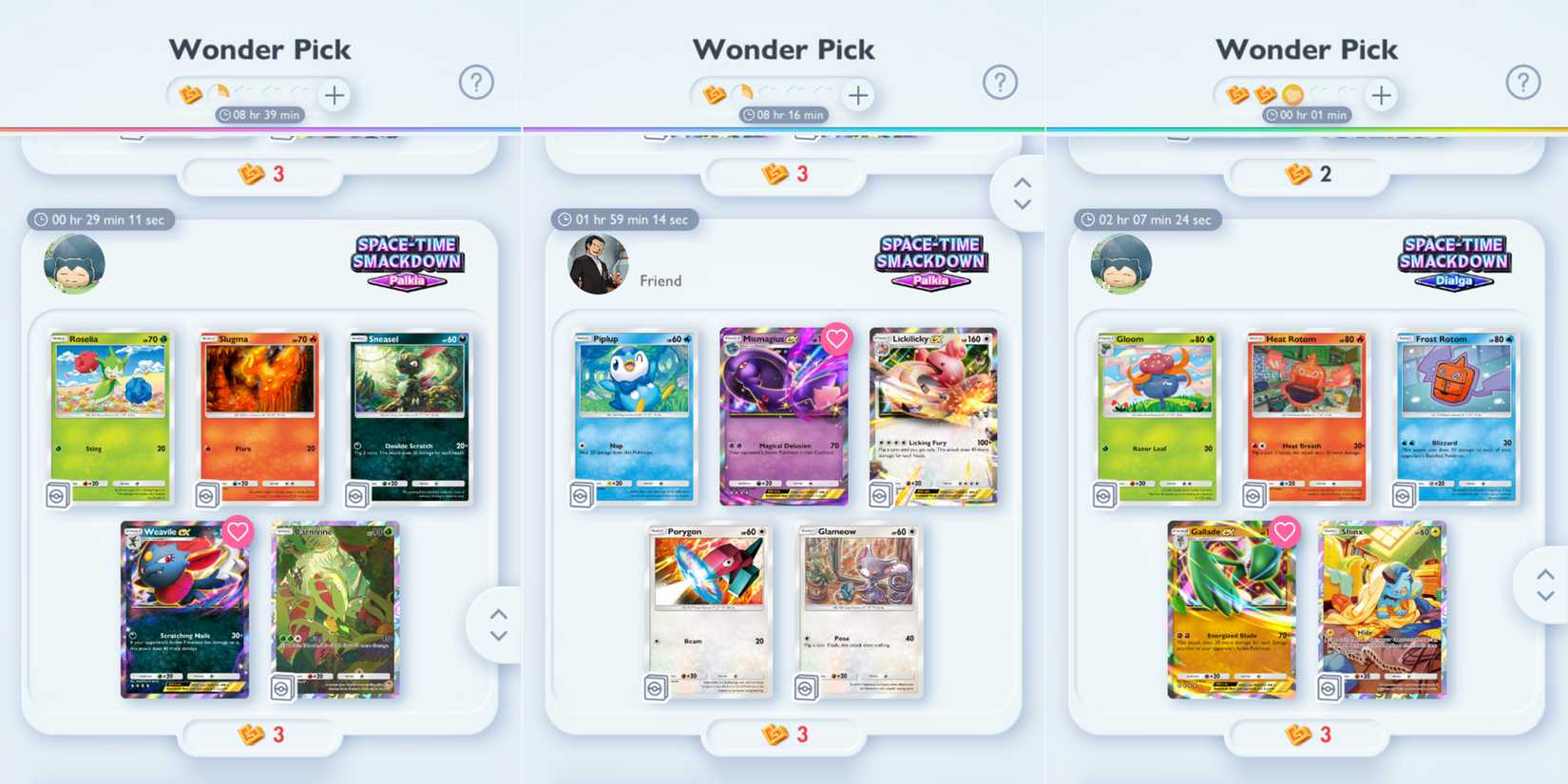Screen dimensions: 1568x784
Task: Toggle the heart on the Mismagius ex card
Action: 836,339
